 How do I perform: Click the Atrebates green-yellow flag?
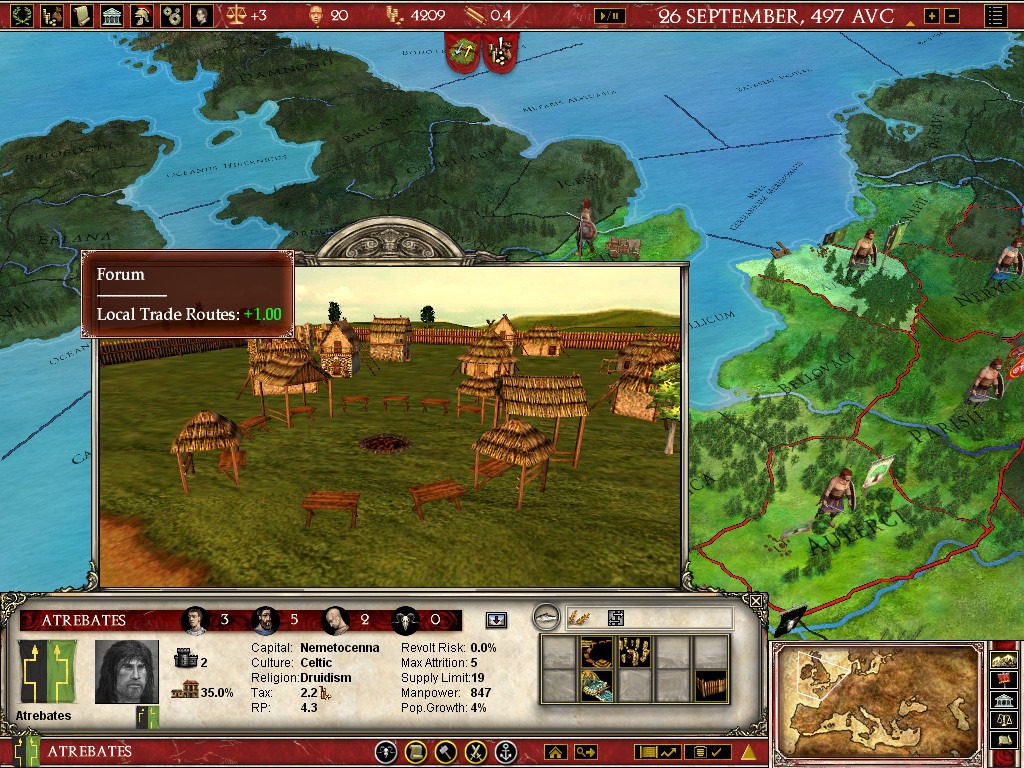point(47,671)
